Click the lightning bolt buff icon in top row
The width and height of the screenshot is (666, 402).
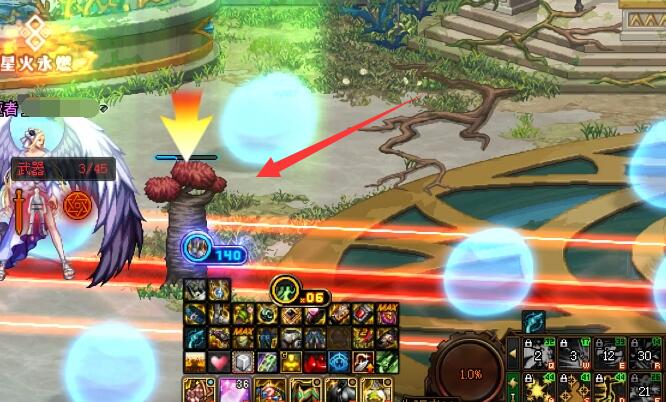218,291
